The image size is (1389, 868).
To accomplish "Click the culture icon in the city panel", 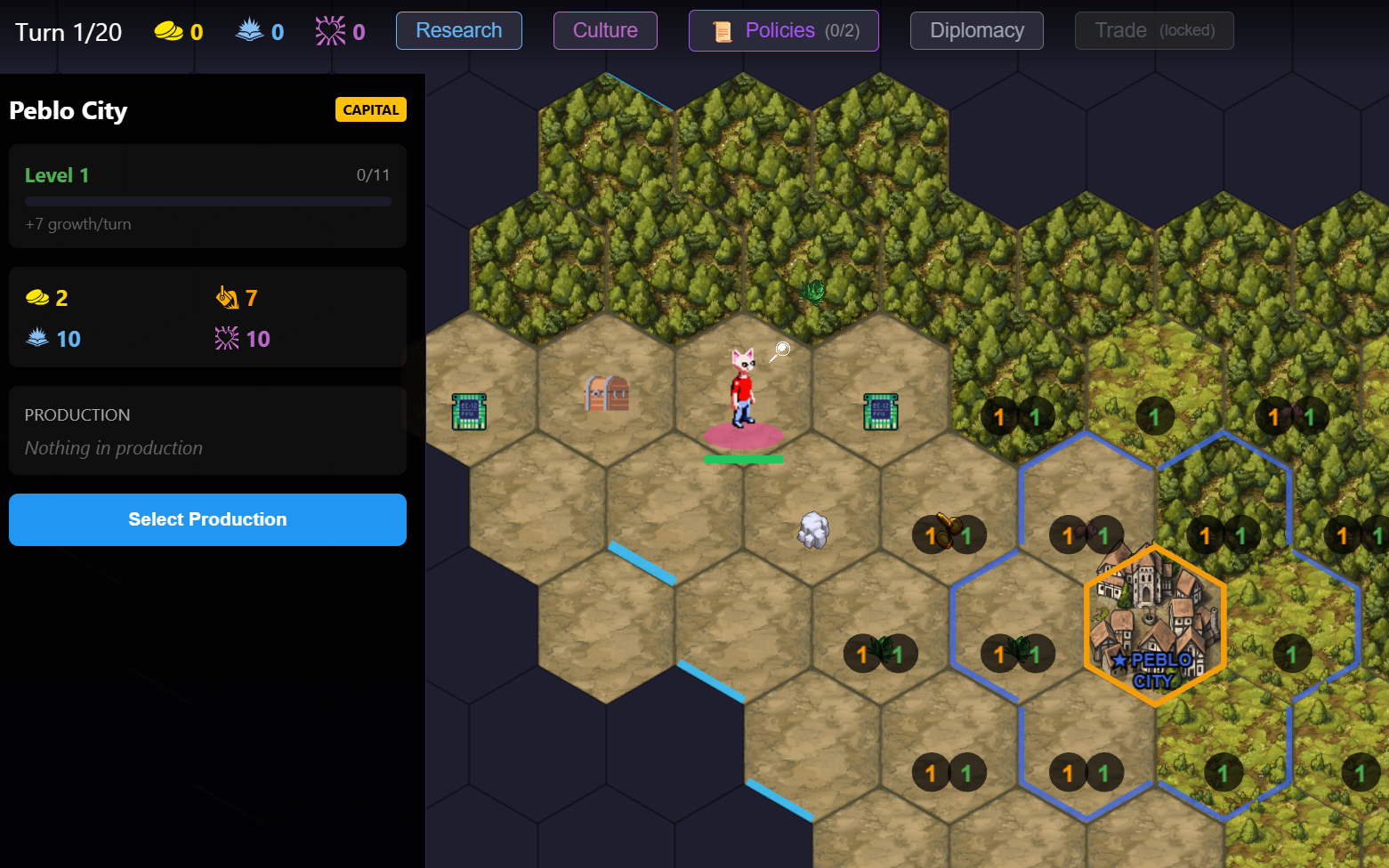I will 226,338.
